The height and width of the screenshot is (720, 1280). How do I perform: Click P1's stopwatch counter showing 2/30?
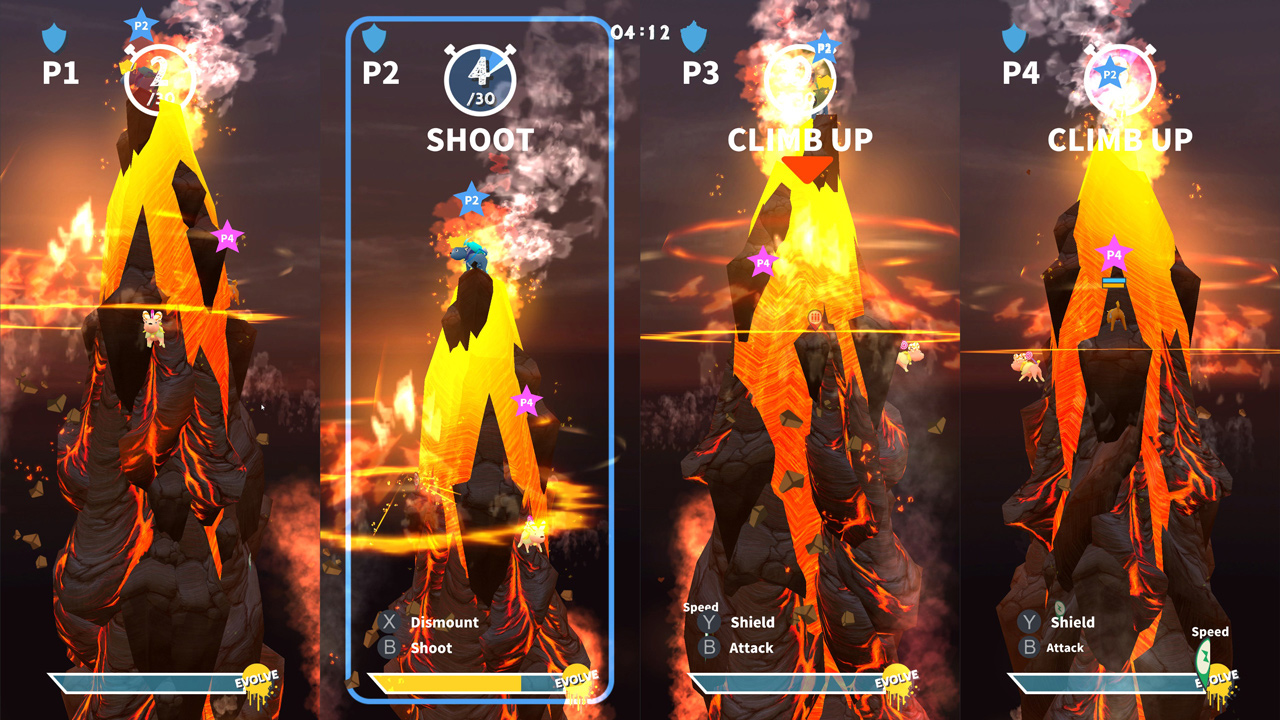[x=159, y=79]
